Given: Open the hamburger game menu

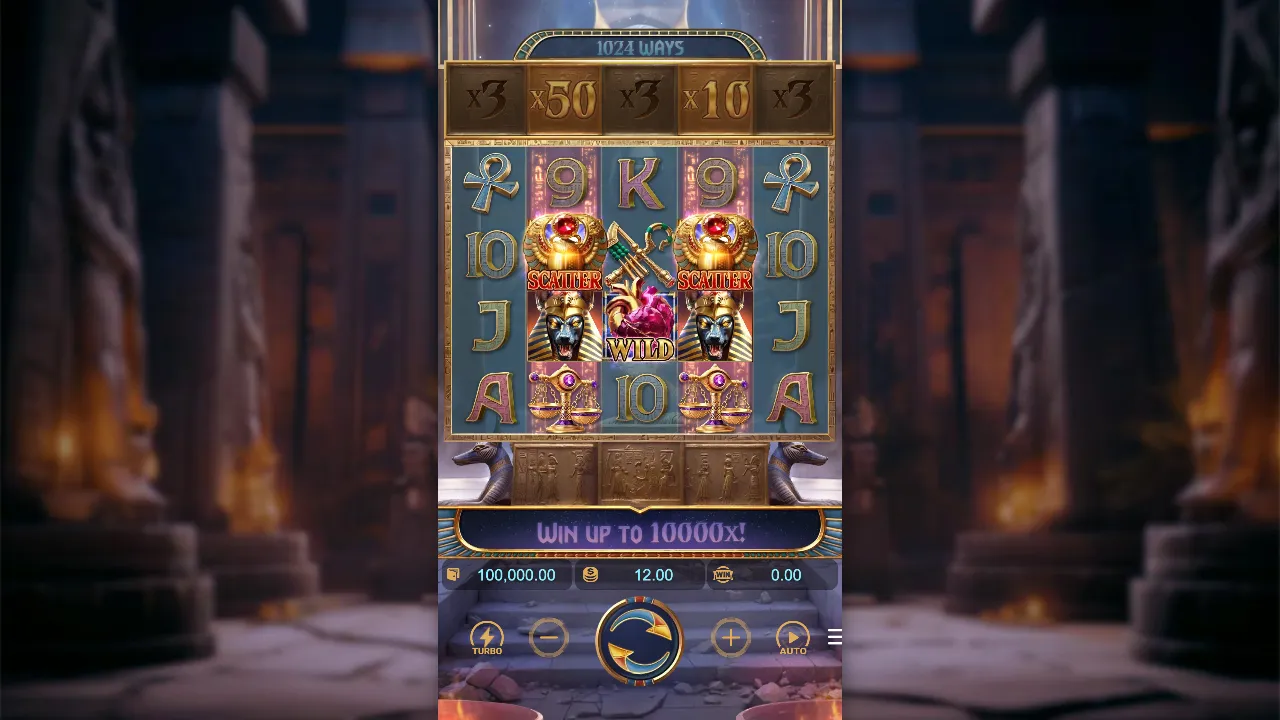Looking at the screenshot, I should (835, 637).
